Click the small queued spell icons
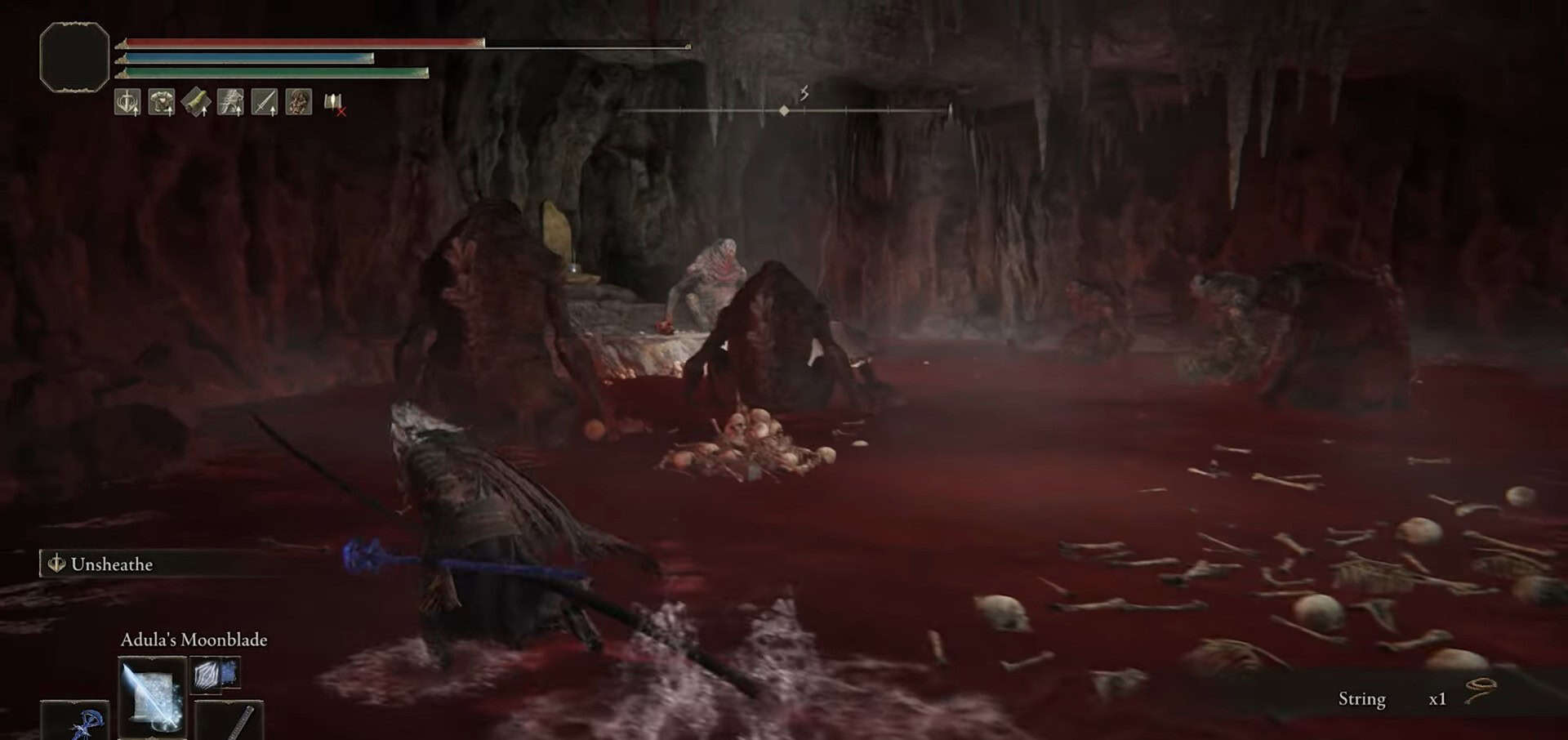 [216, 675]
